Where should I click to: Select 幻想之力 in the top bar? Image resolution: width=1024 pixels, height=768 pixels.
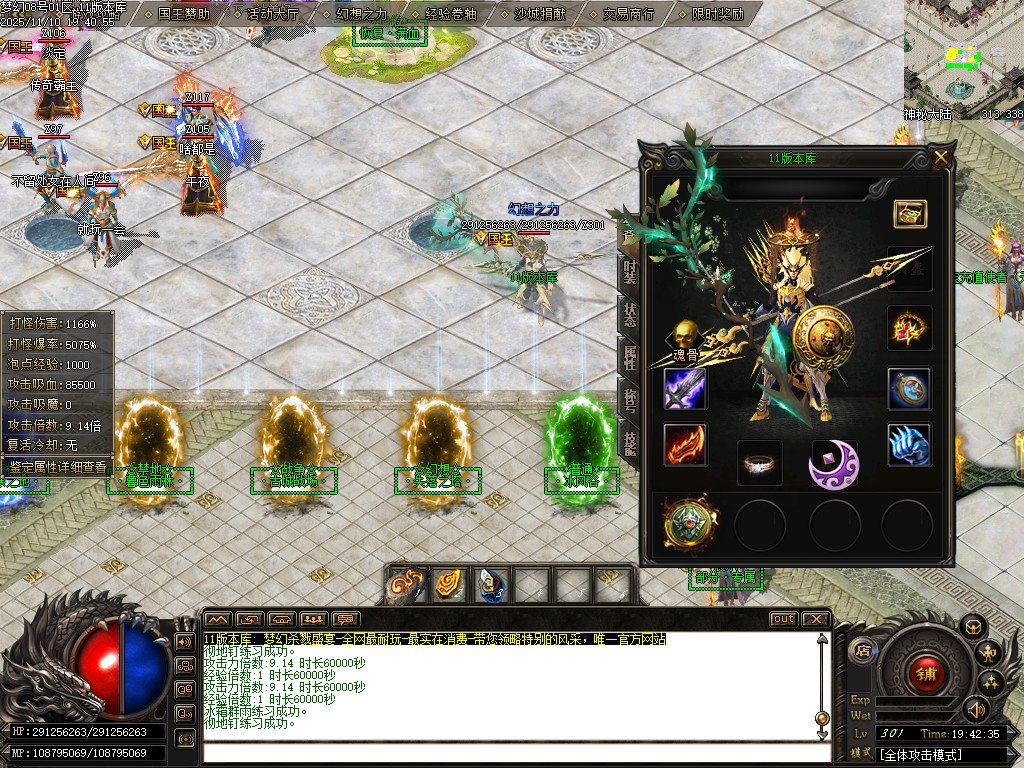[x=360, y=14]
